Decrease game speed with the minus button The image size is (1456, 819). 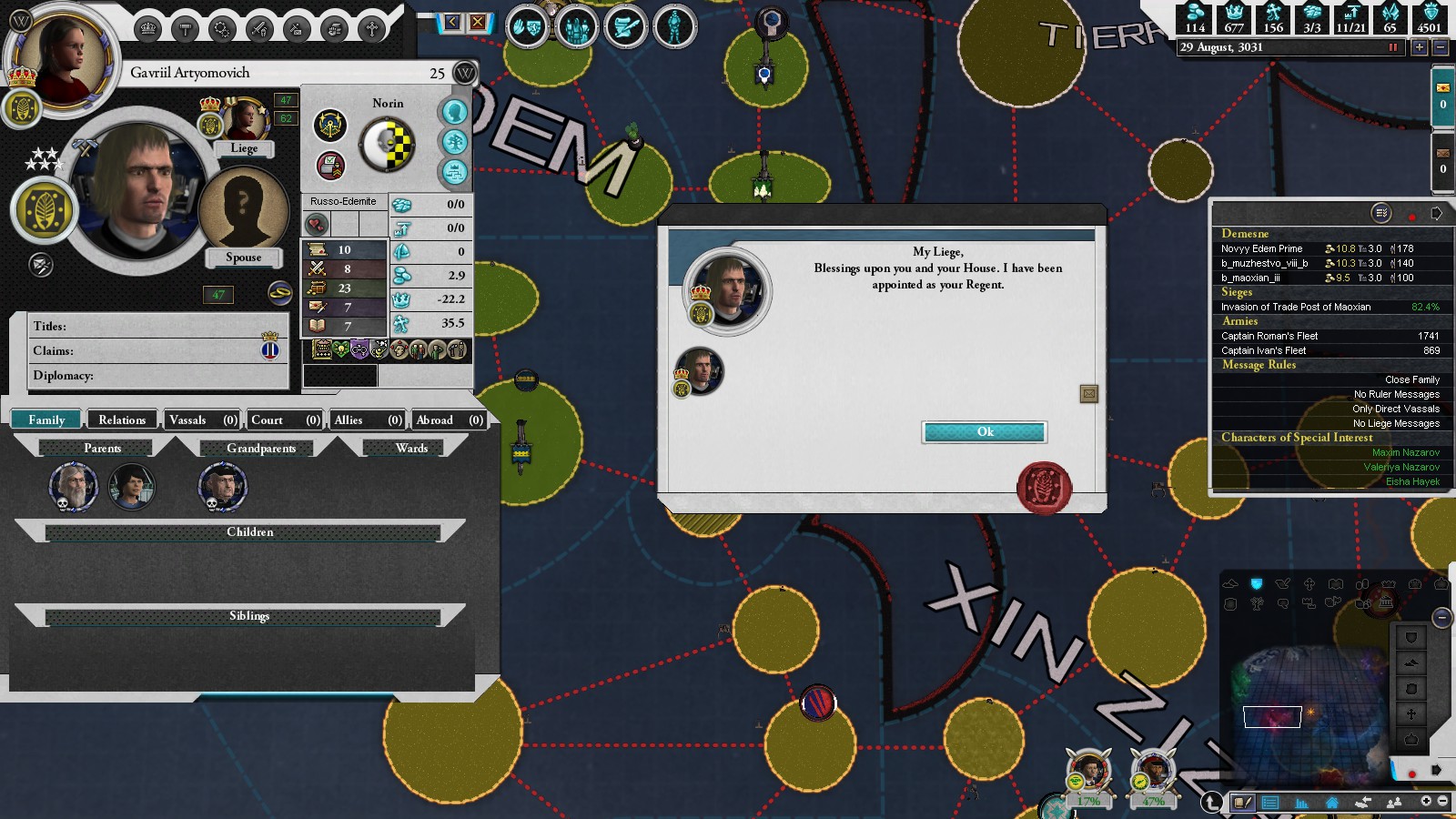coord(1440,47)
